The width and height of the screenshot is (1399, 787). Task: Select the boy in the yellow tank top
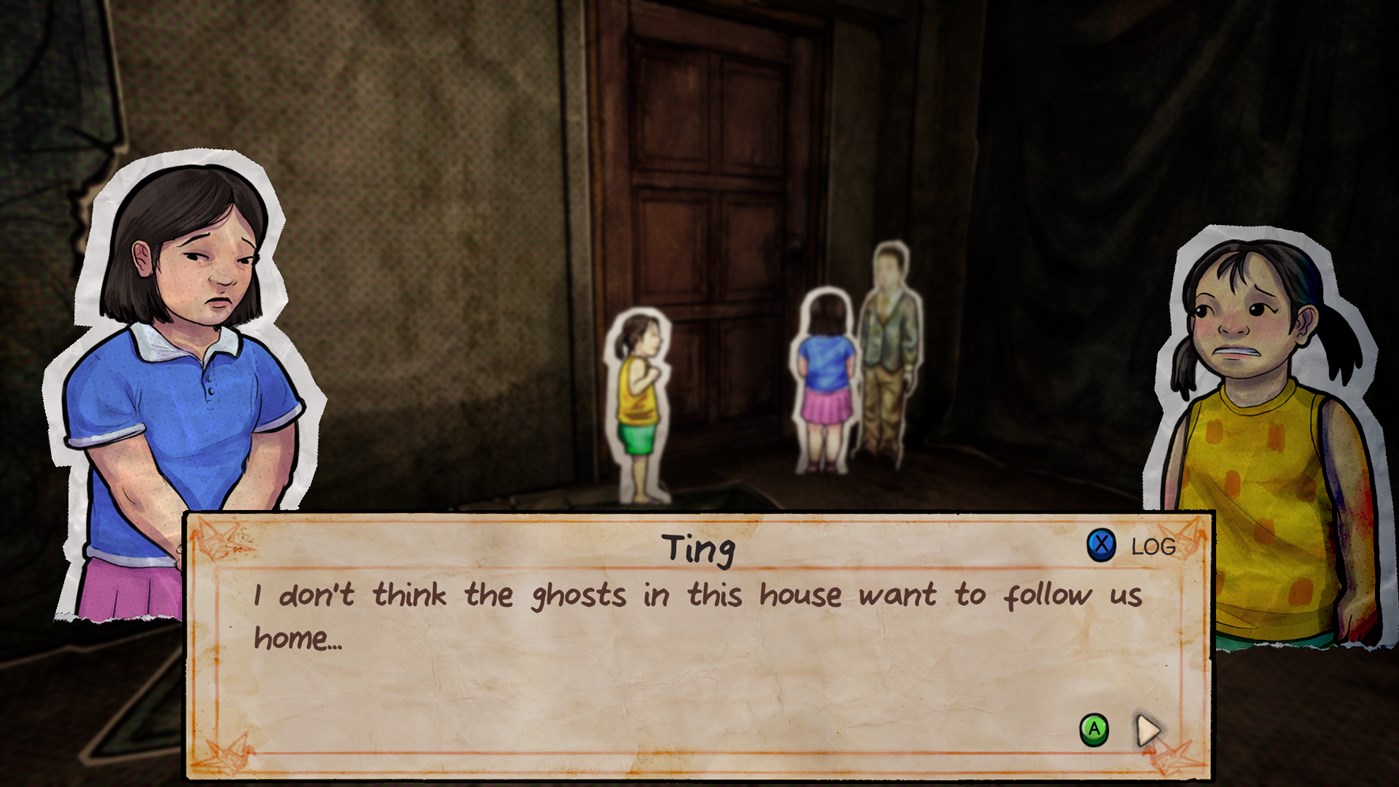641,400
